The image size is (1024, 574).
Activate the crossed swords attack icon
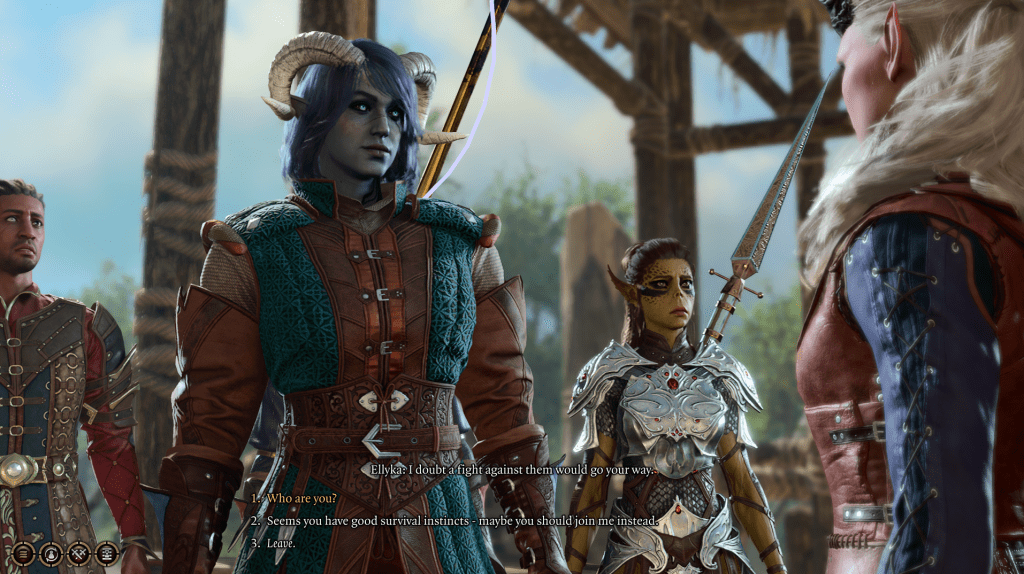pos(78,552)
